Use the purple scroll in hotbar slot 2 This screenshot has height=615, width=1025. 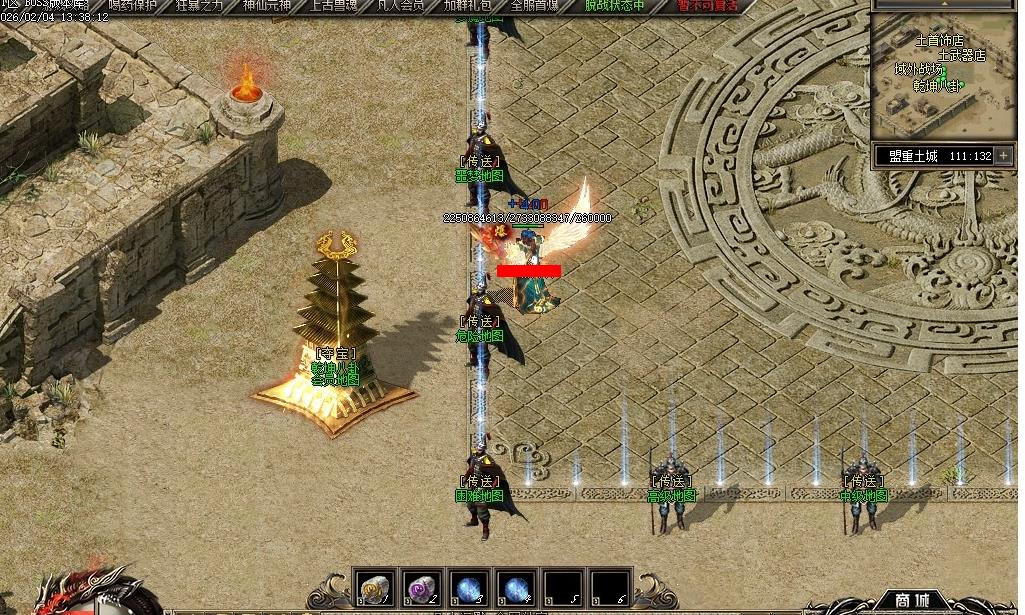[422, 587]
